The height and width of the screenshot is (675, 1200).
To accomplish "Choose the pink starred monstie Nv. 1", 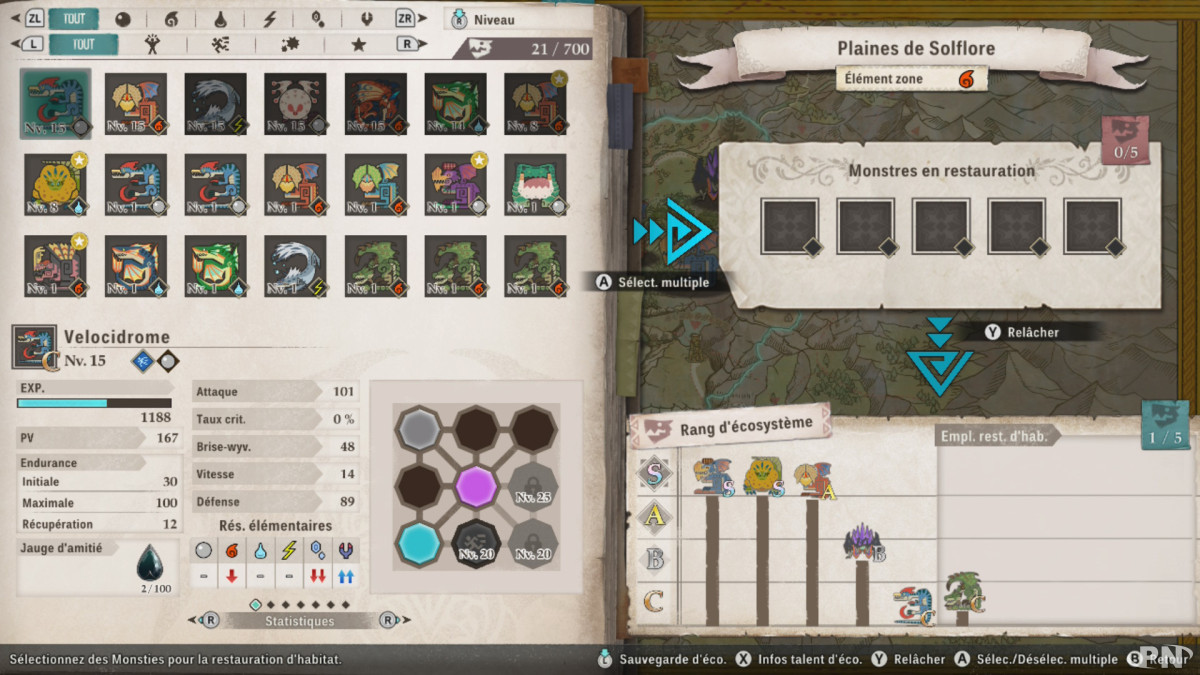I will [x=55, y=266].
